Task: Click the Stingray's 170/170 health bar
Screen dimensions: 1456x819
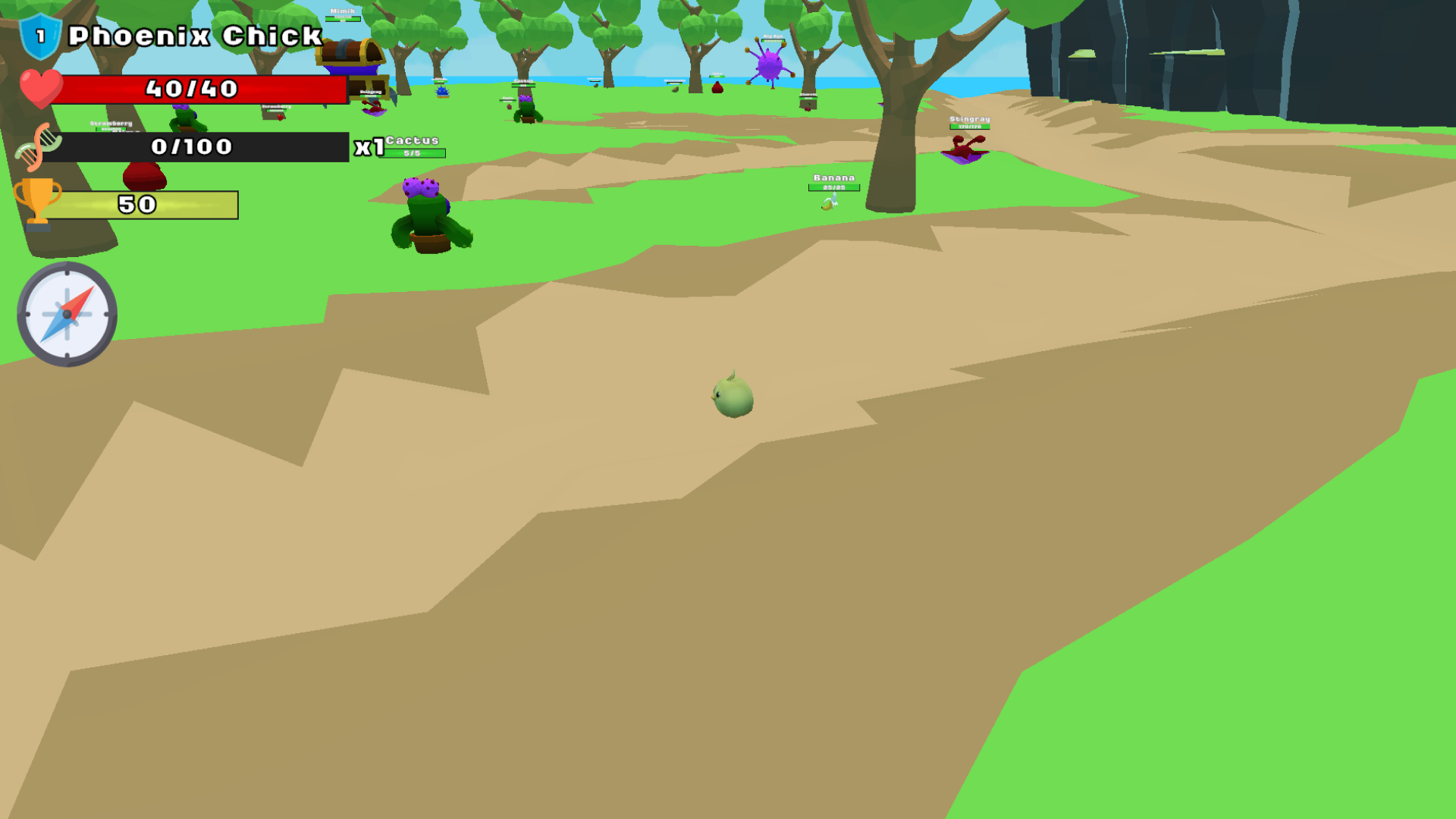Action: point(969,127)
